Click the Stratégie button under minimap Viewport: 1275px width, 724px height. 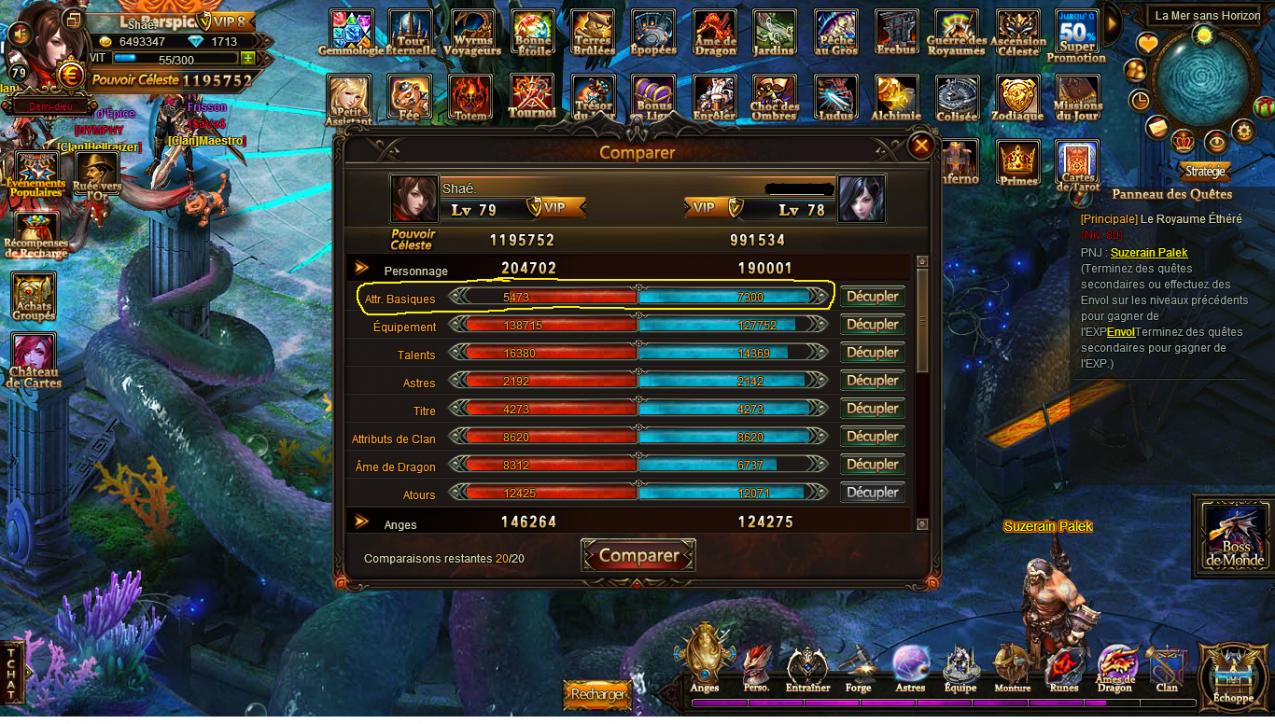(x=1205, y=171)
